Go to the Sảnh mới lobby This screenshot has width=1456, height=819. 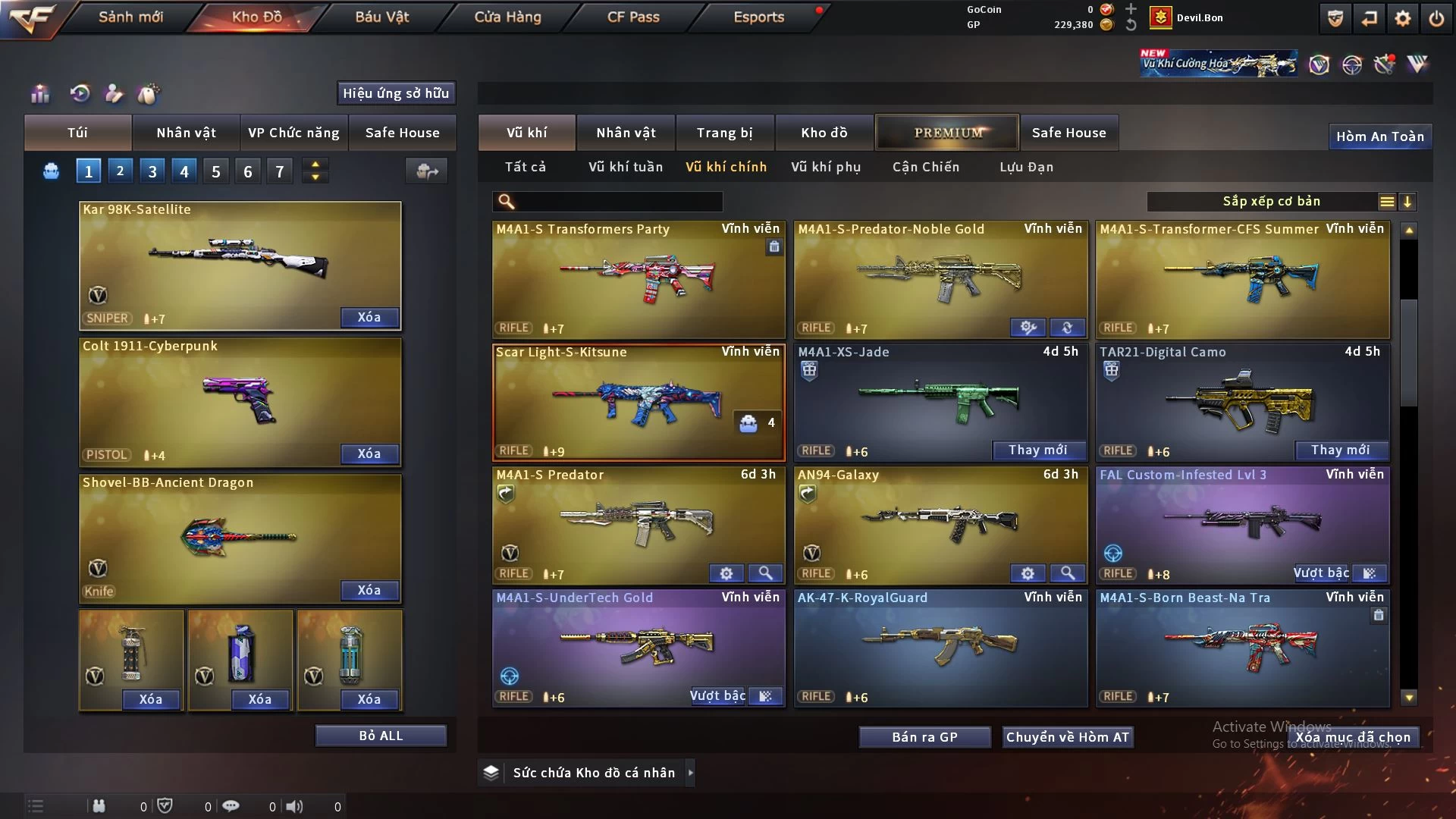[x=130, y=17]
